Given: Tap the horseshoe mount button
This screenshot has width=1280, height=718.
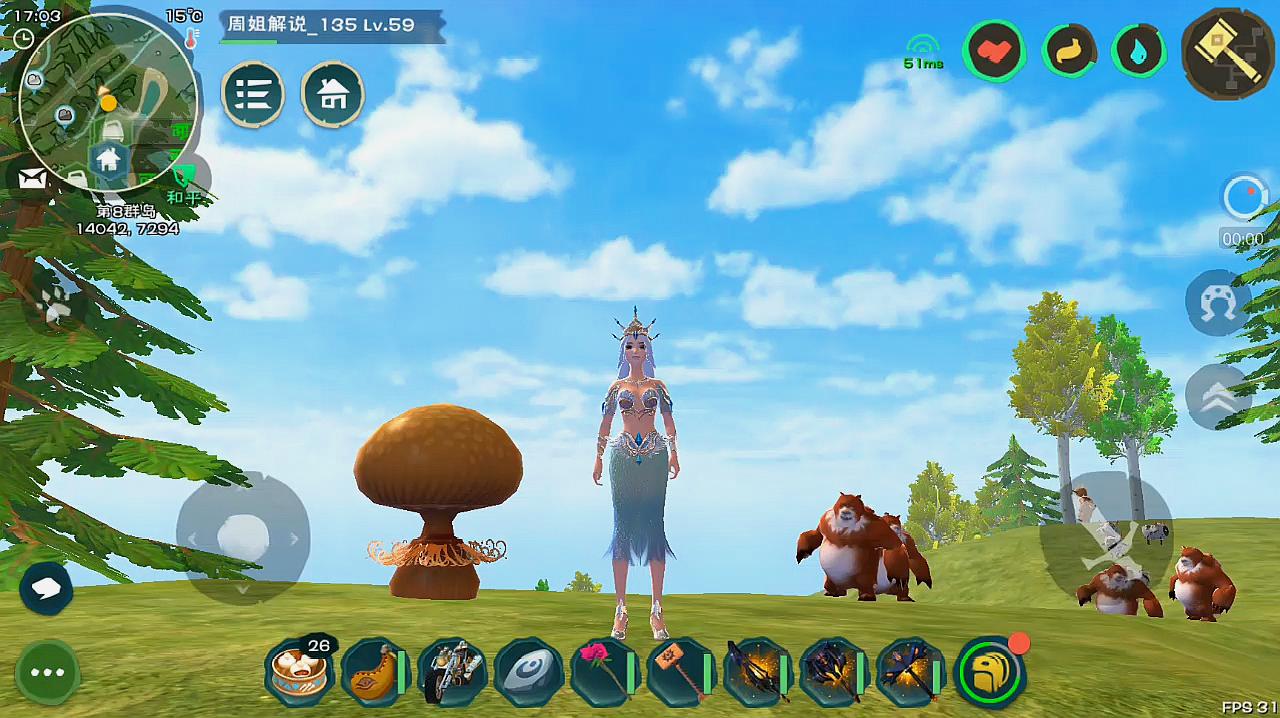Looking at the screenshot, I should pyautogui.click(x=1217, y=302).
